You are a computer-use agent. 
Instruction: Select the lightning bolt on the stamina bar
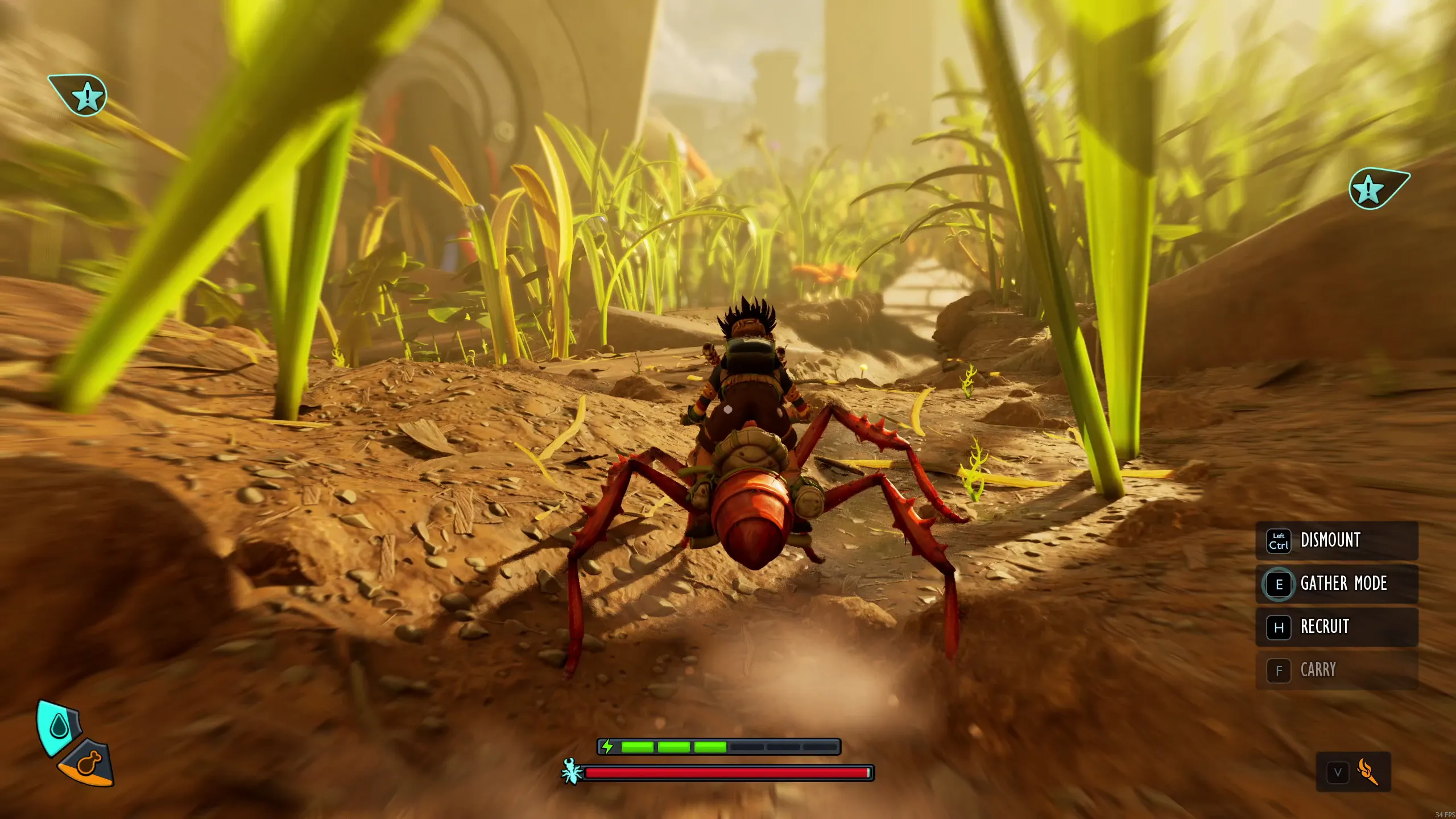tap(608, 747)
